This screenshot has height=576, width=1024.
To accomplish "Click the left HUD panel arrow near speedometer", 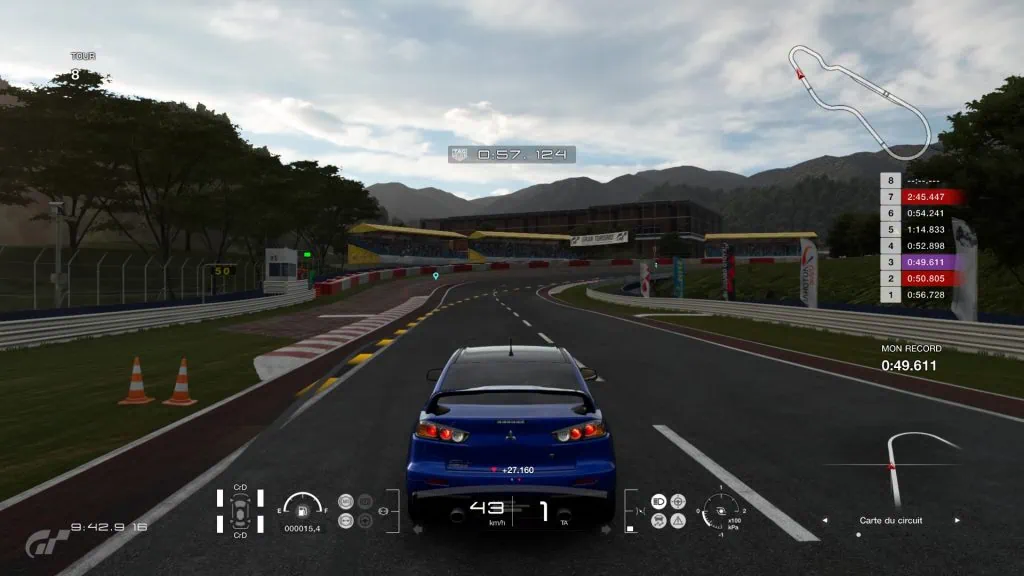I will (417, 529).
